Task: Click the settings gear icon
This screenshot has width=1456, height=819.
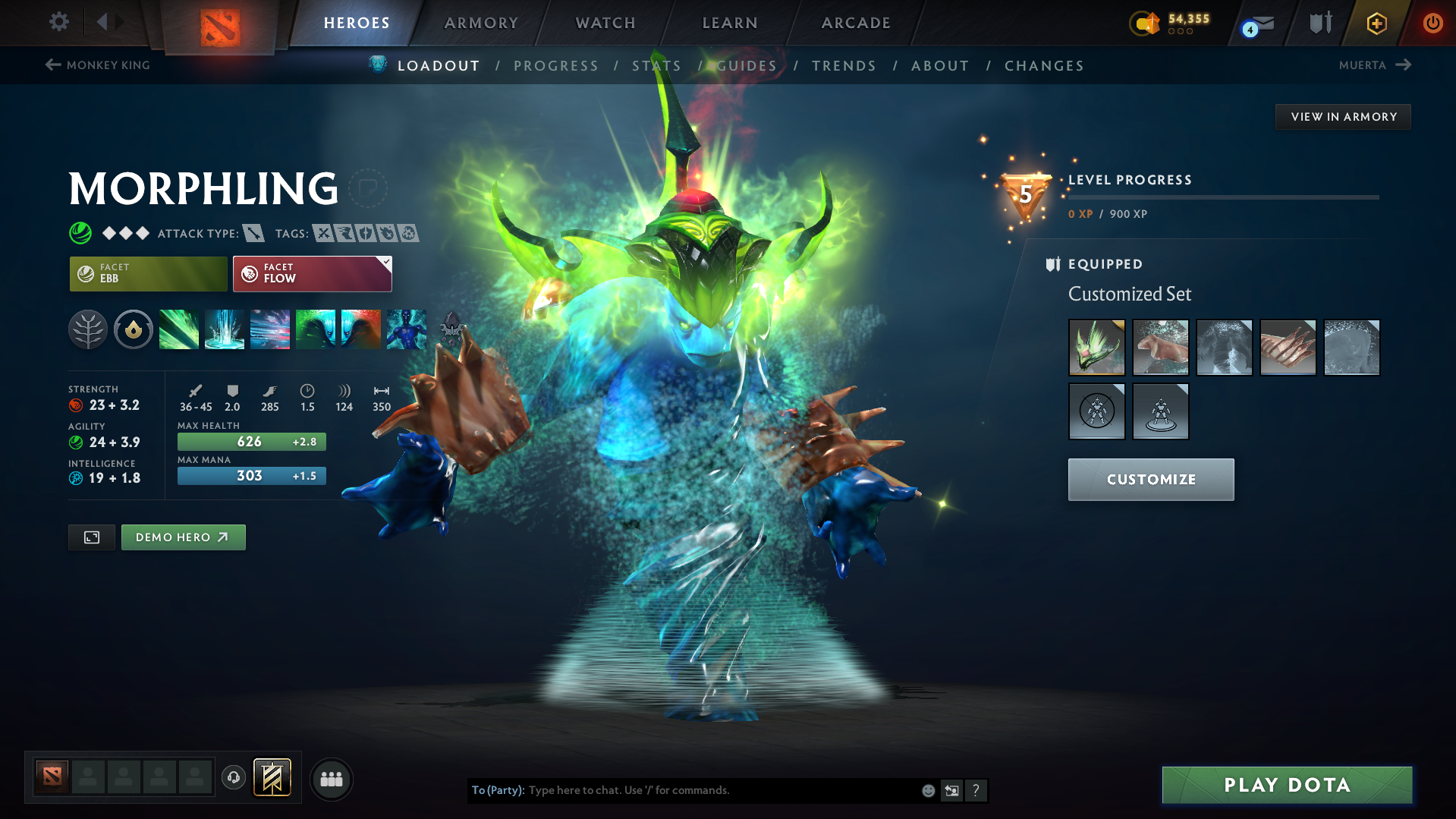Action: (x=59, y=22)
